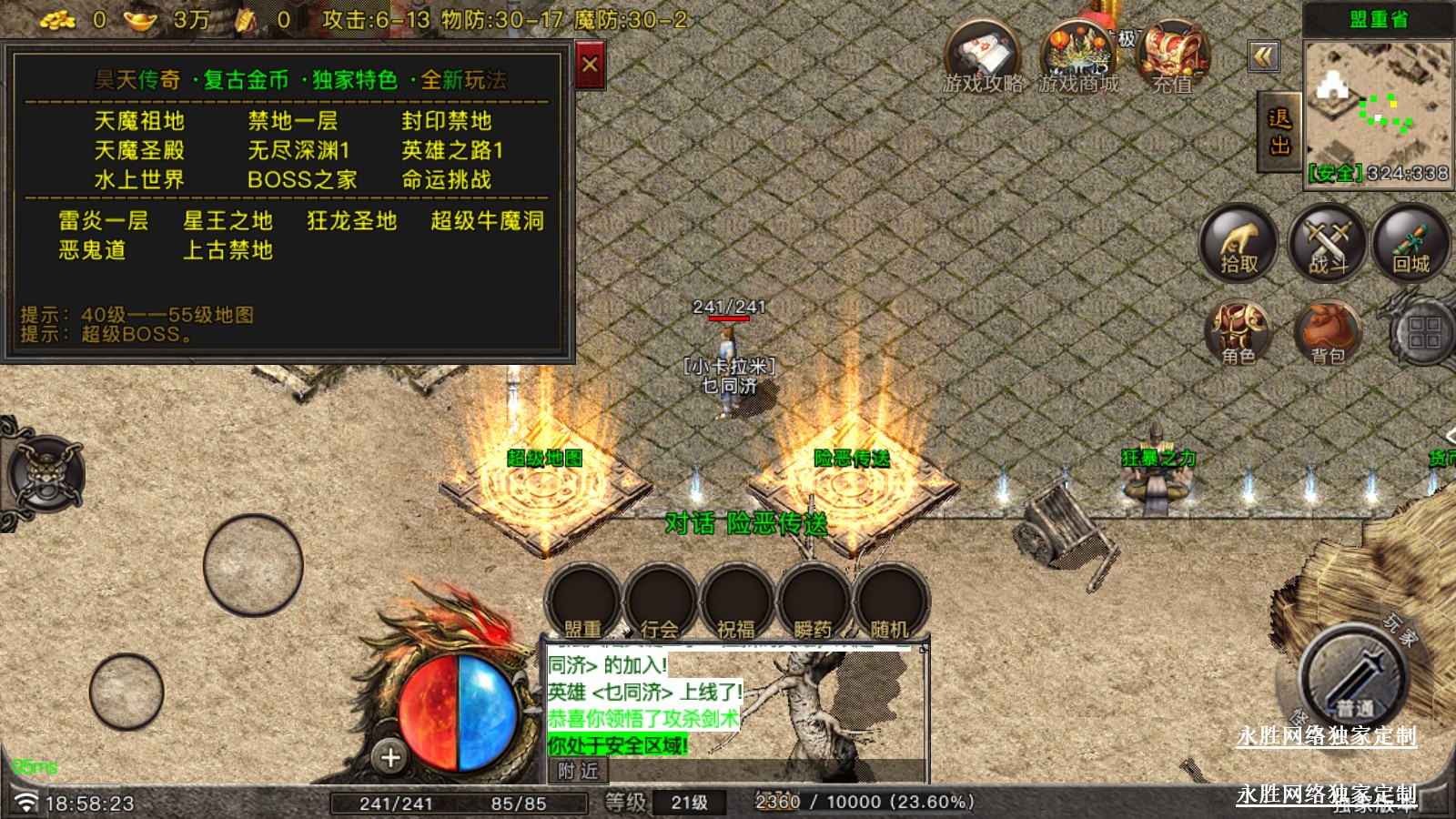Select 天魔祖地 teleport destination

(x=139, y=121)
